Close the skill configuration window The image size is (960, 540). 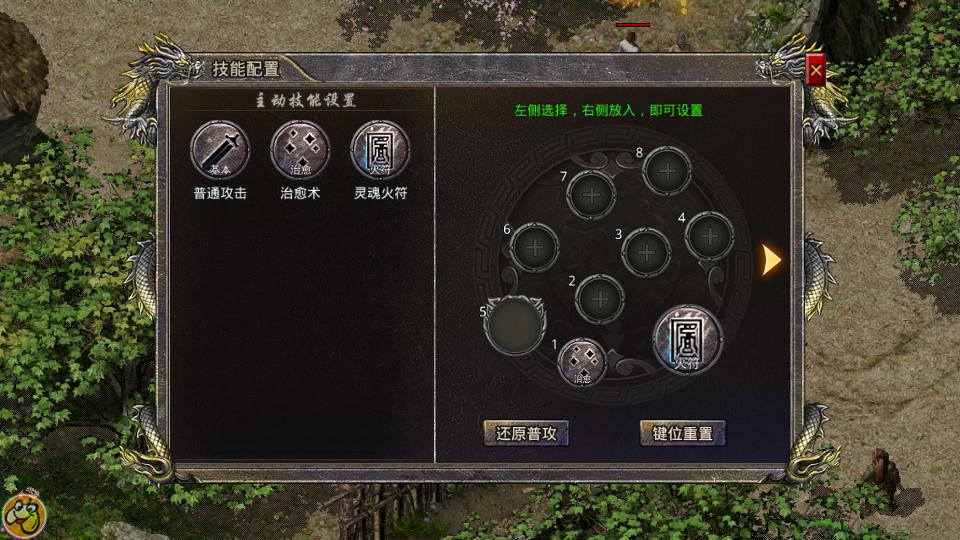pos(817,72)
